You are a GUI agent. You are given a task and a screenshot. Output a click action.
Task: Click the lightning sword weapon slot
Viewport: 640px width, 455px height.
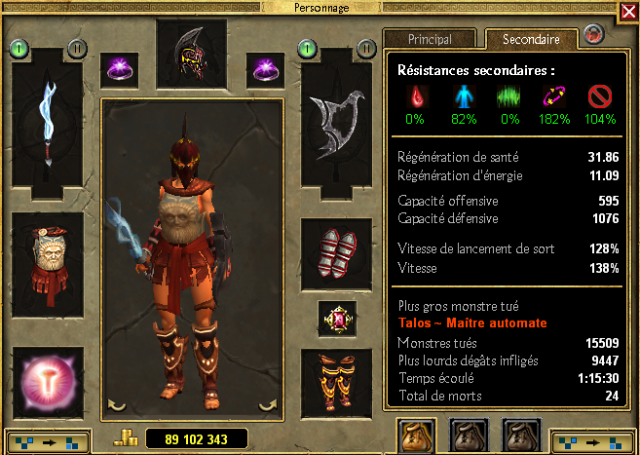47,127
